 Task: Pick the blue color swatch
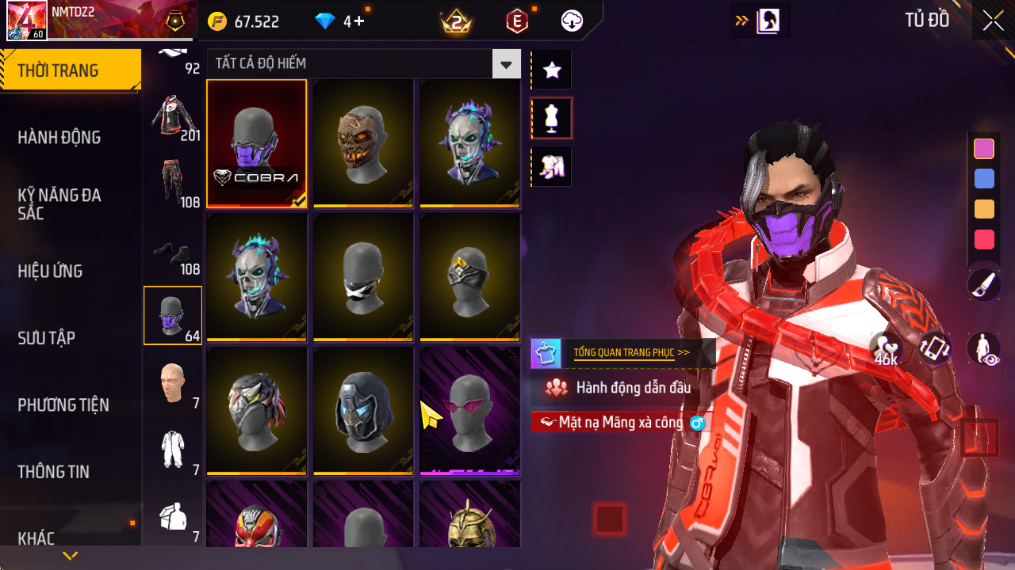[984, 179]
